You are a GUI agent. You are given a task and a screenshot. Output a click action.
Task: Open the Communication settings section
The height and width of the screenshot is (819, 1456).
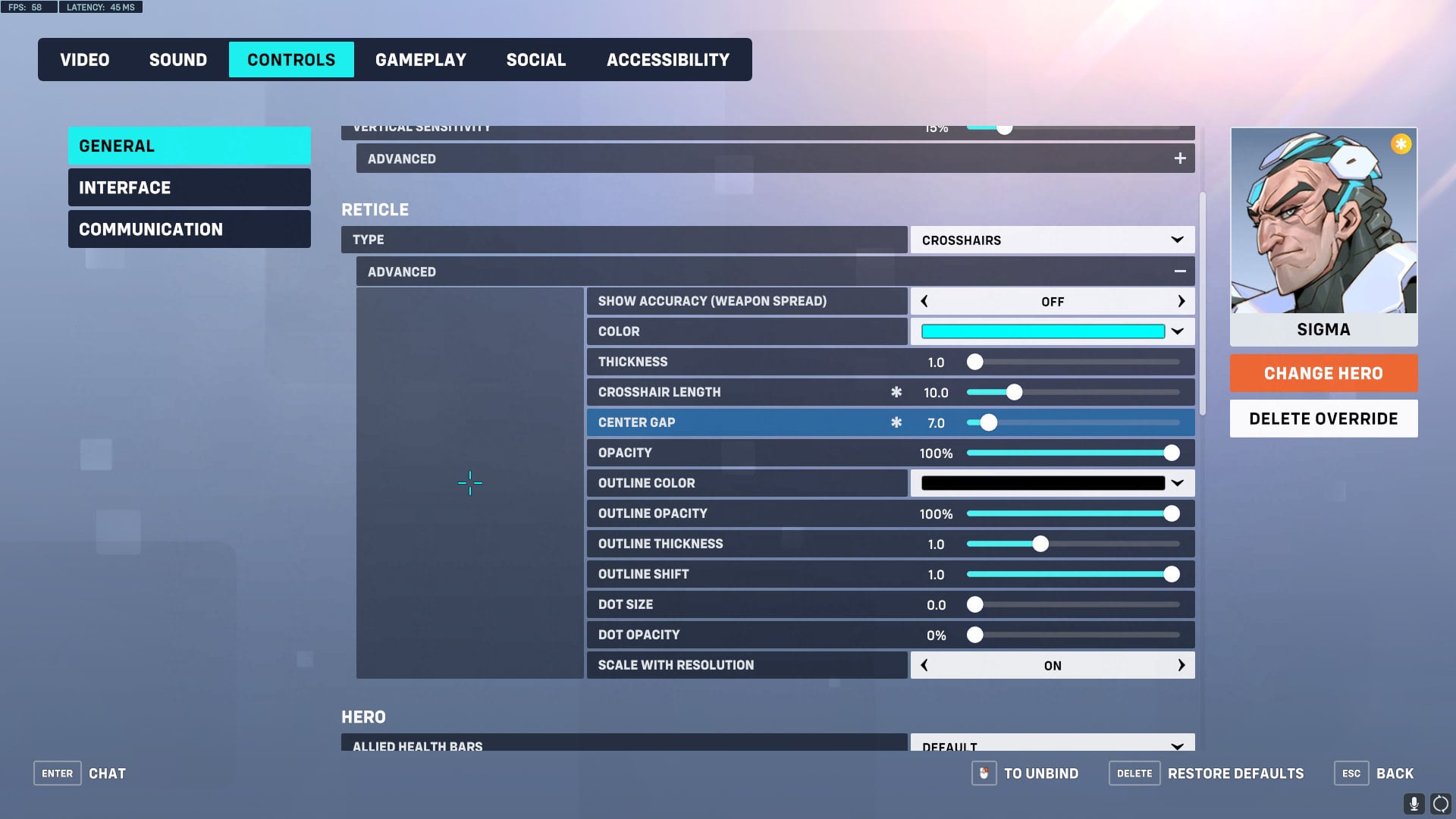pyautogui.click(x=189, y=228)
